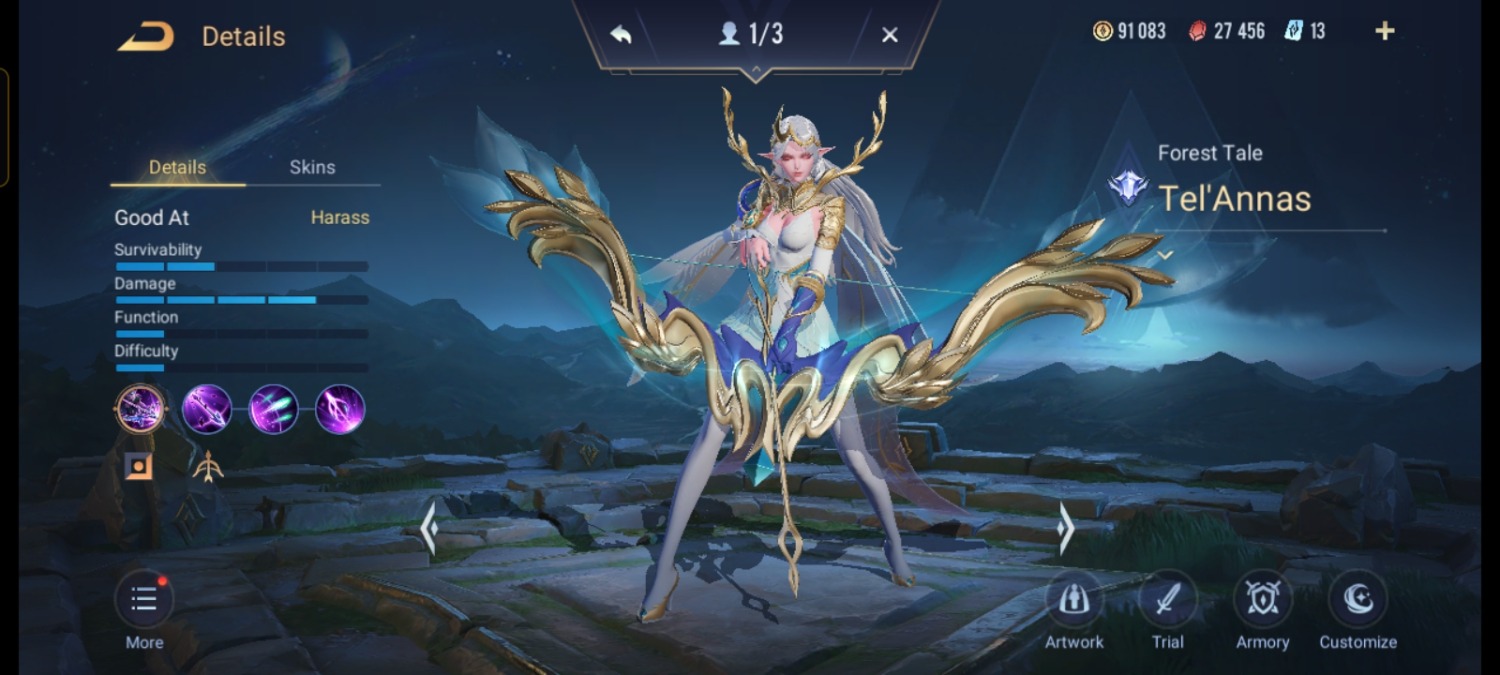Switch to the Skins tab
This screenshot has width=1500, height=675.
(x=312, y=167)
